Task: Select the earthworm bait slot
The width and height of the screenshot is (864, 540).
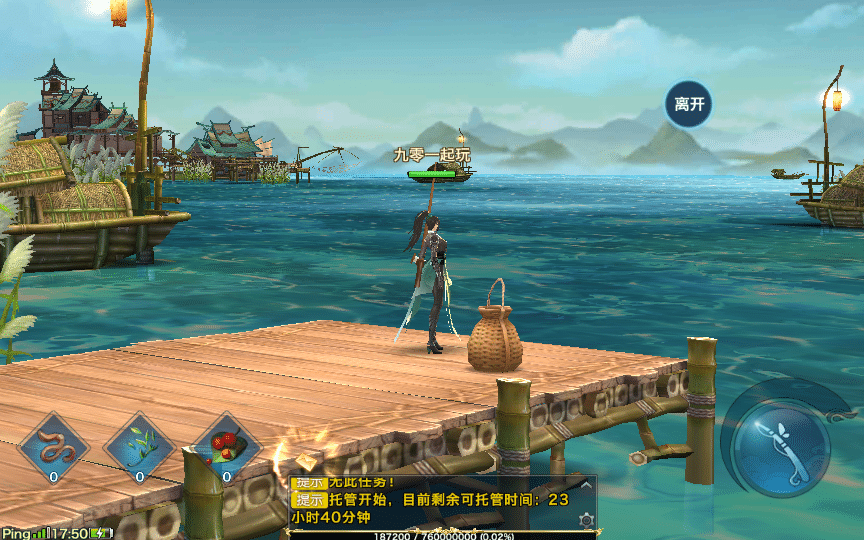Action: 53,444
